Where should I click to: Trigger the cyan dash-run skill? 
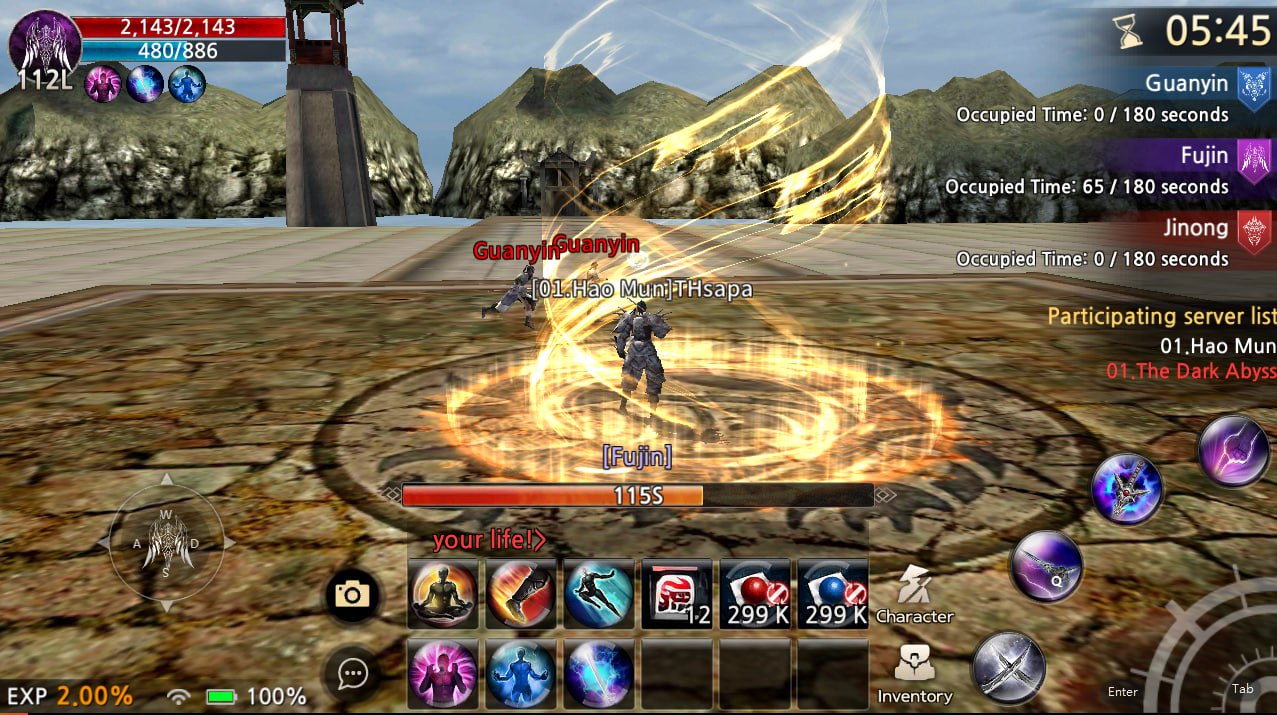[x=599, y=594]
